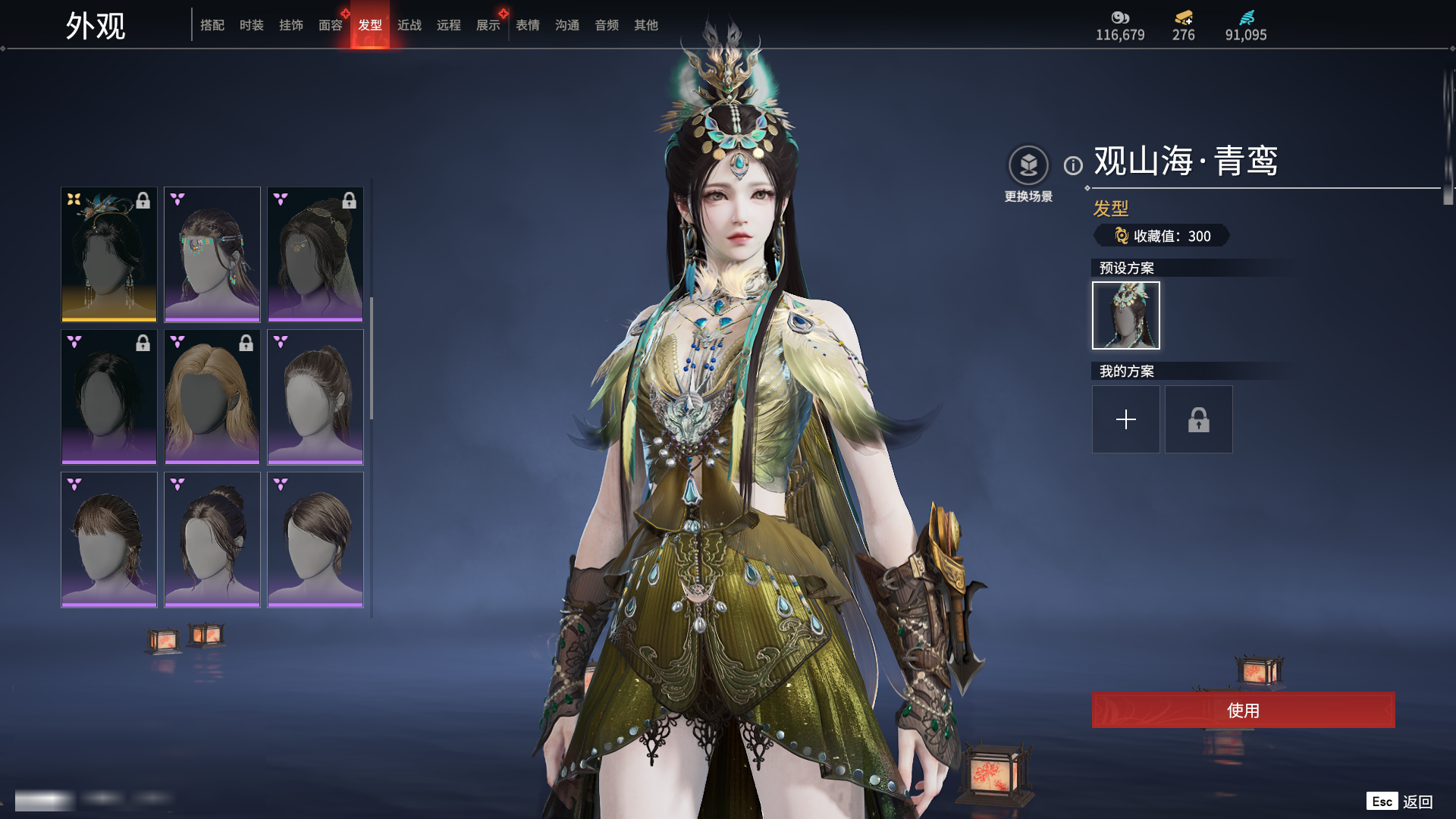Click the red 使用 button
Viewport: 1456px width, 819px height.
point(1243,710)
